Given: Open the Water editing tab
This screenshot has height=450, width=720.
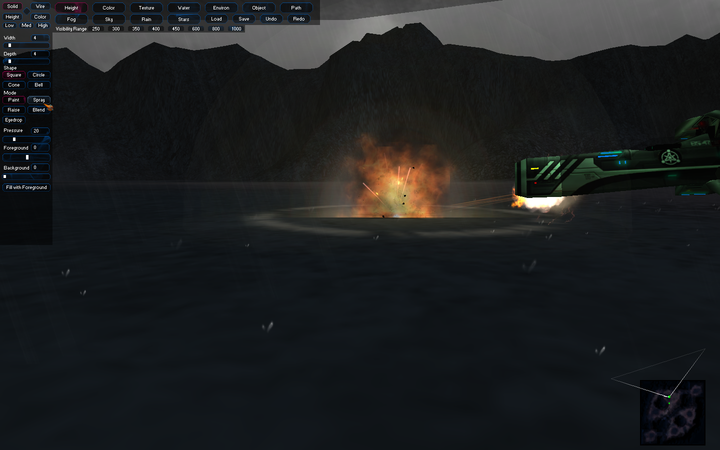Looking at the screenshot, I should [x=183, y=7].
